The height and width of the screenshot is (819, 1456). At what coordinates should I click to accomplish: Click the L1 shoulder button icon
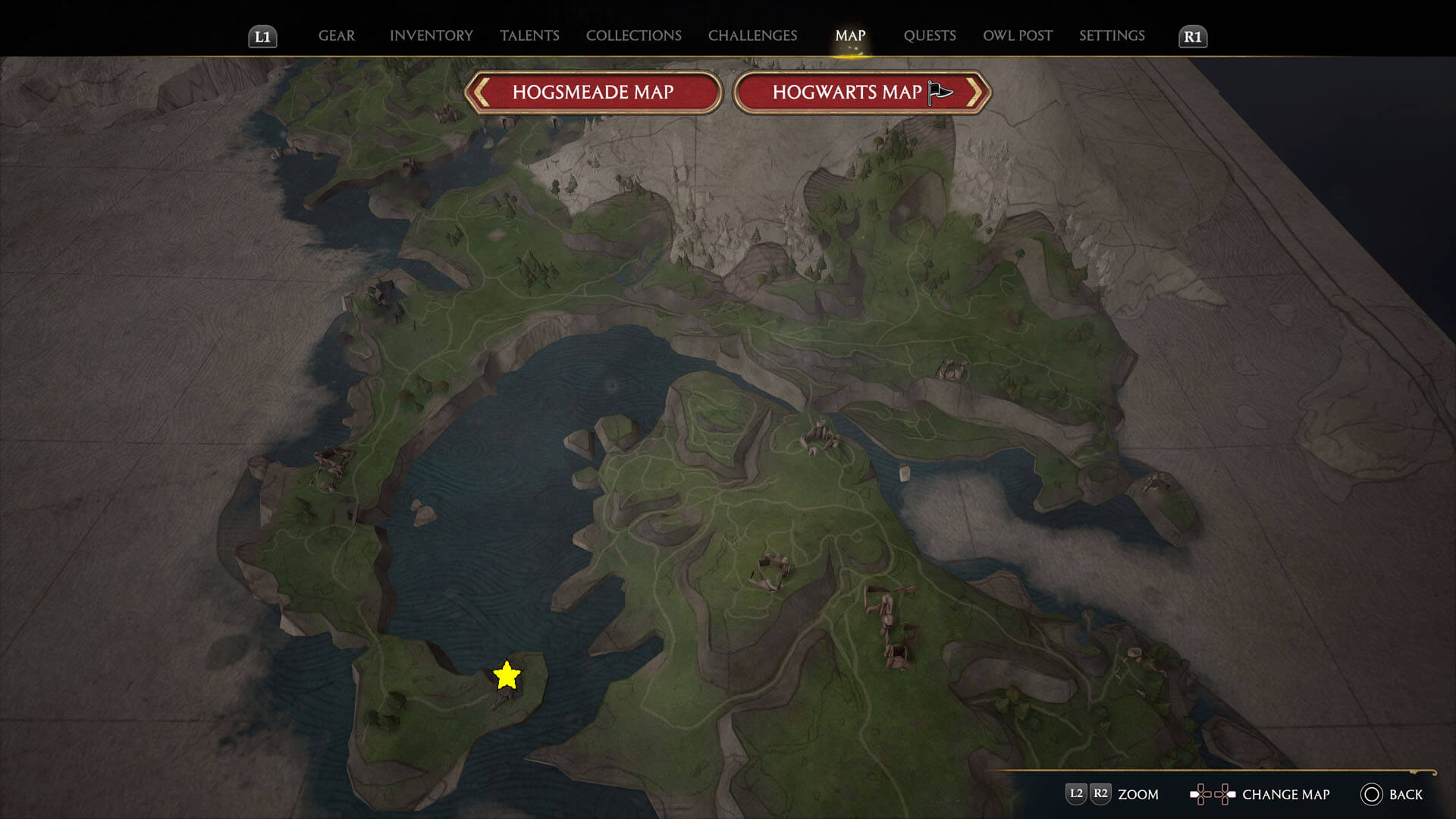pyautogui.click(x=263, y=35)
